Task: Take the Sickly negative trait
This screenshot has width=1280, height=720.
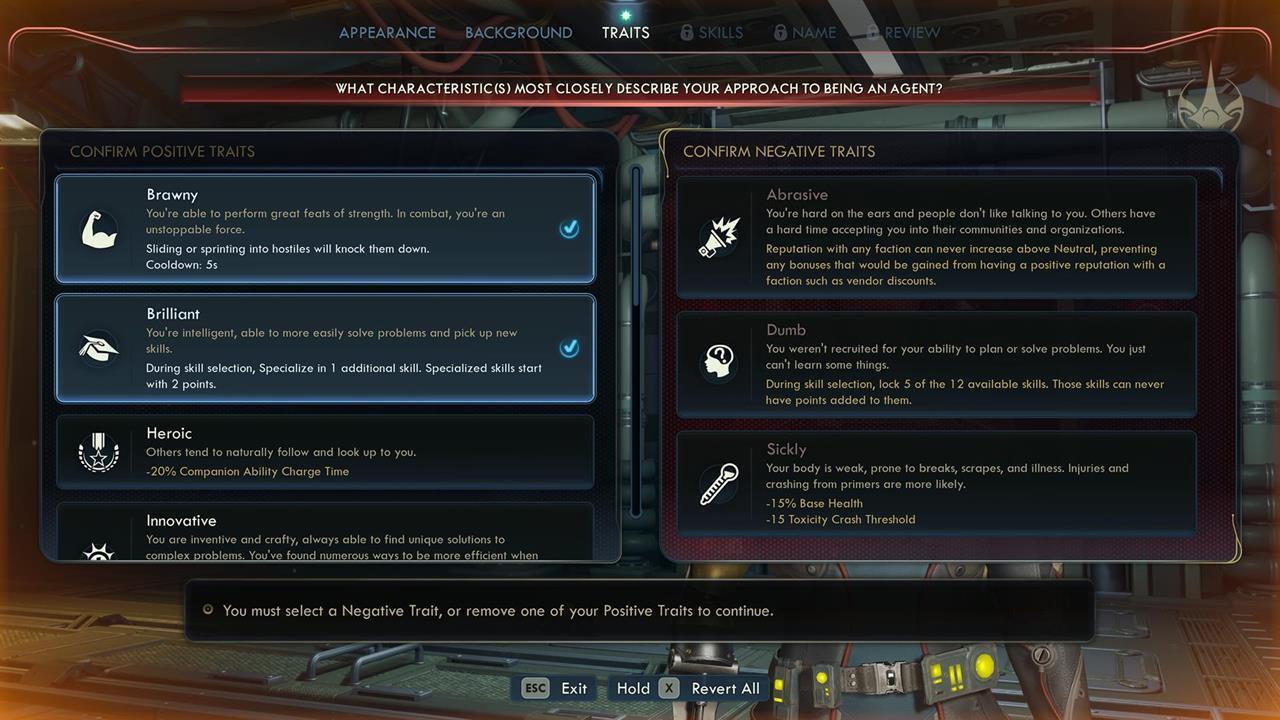Action: pos(936,484)
